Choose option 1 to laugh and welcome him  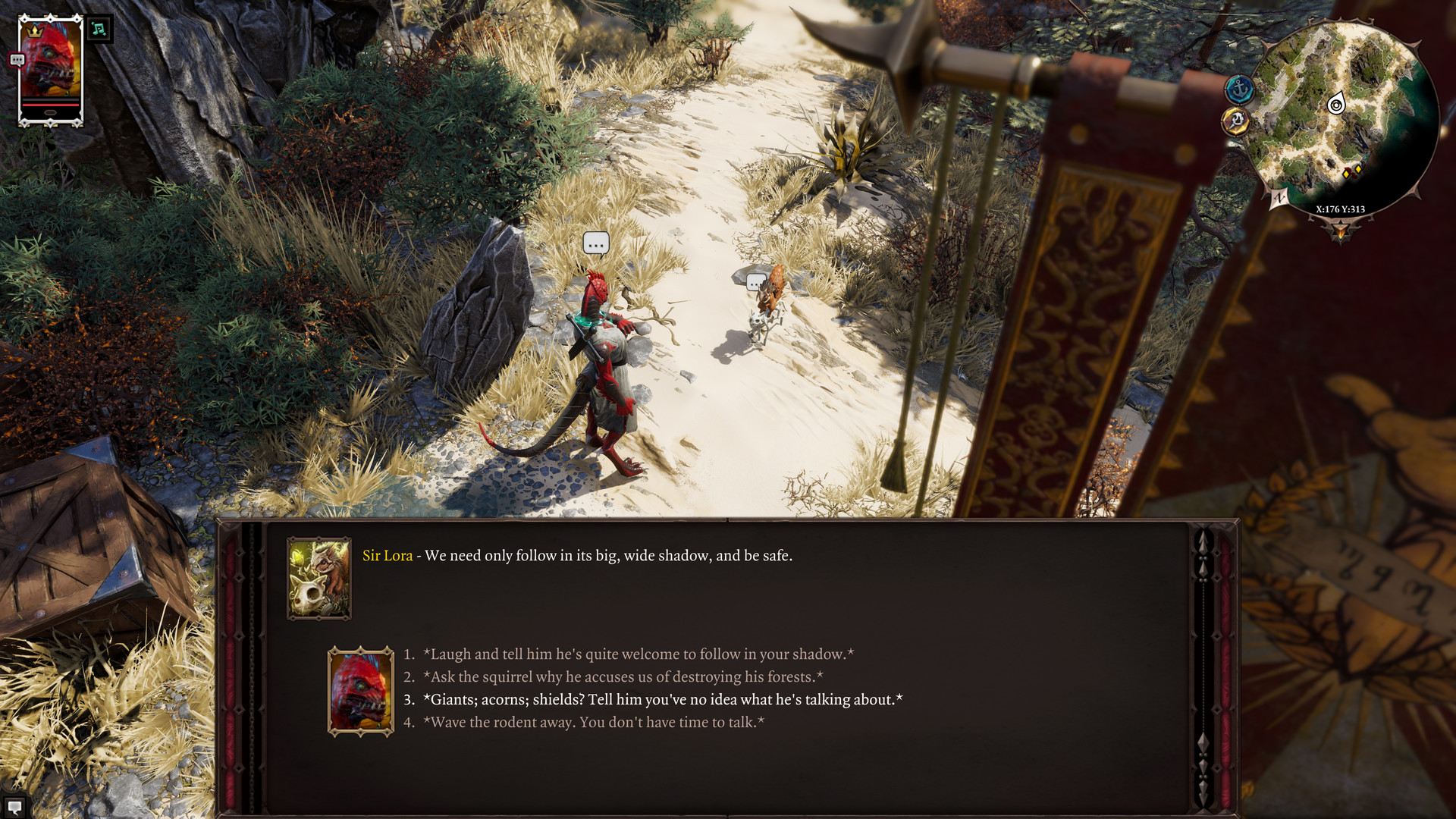click(639, 653)
